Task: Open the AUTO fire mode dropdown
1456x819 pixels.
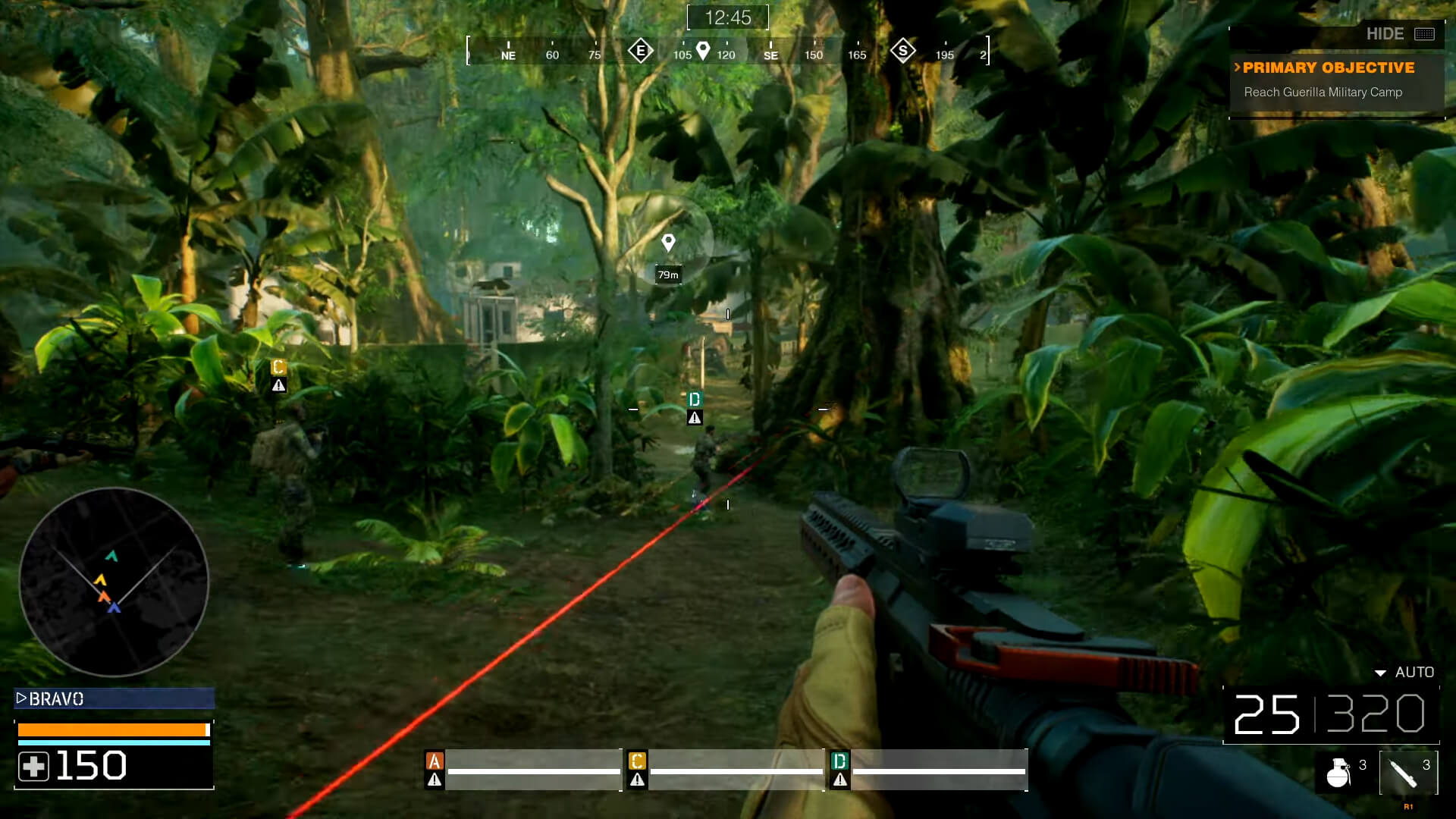Action: coord(1403,672)
